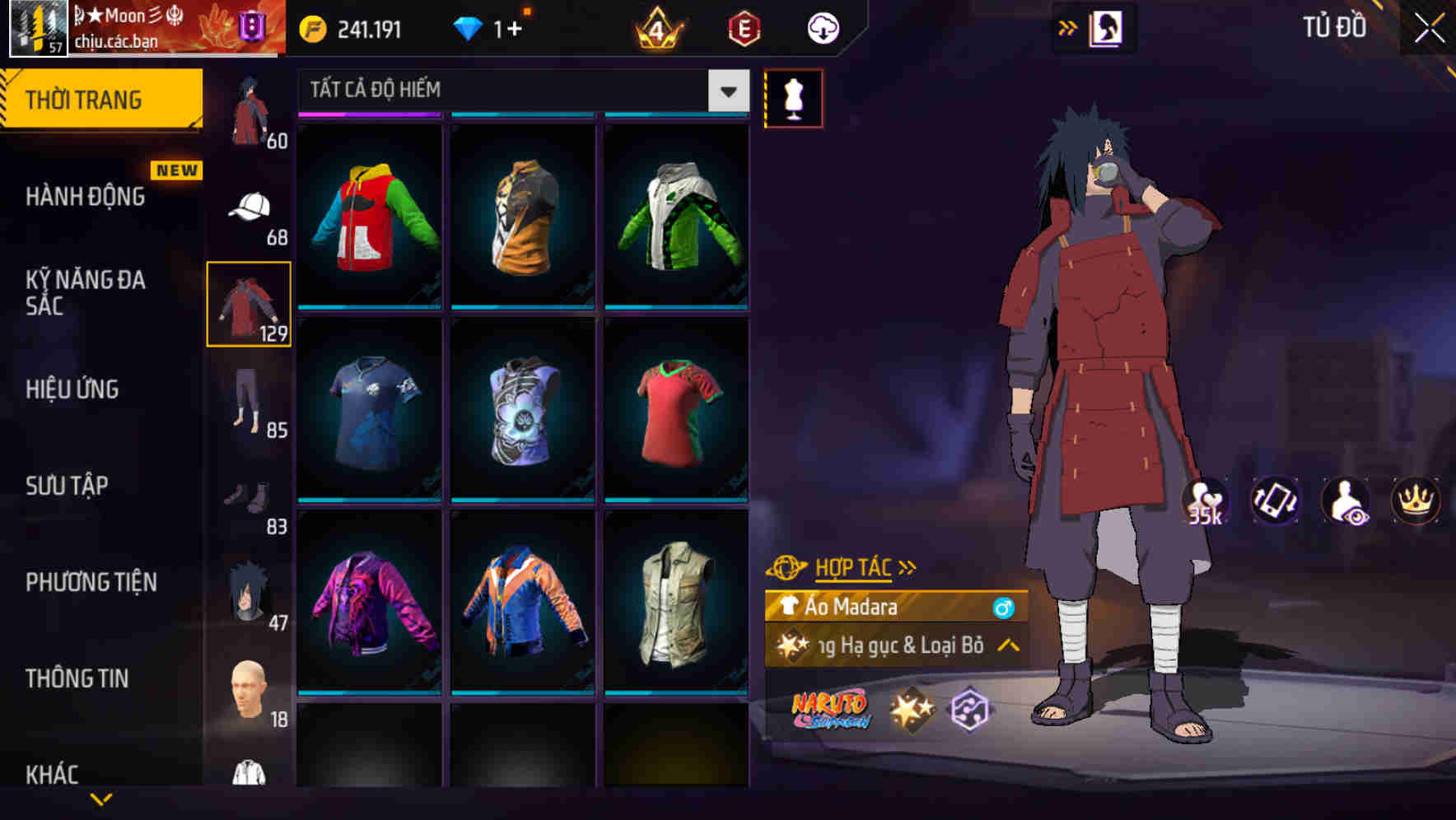Switch to the HÀNH ĐỘNG tab
The image size is (1456, 820).
(86, 197)
